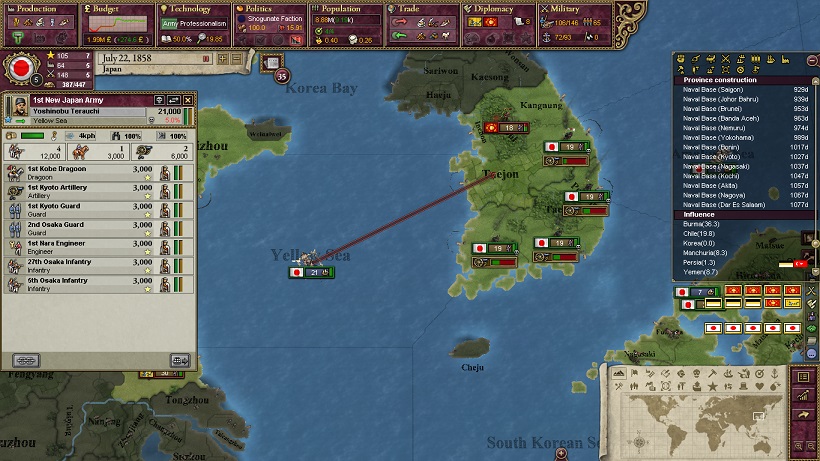This screenshot has width=820, height=461.
Task: Open the Production tab
Action: pyautogui.click(x=37, y=9)
